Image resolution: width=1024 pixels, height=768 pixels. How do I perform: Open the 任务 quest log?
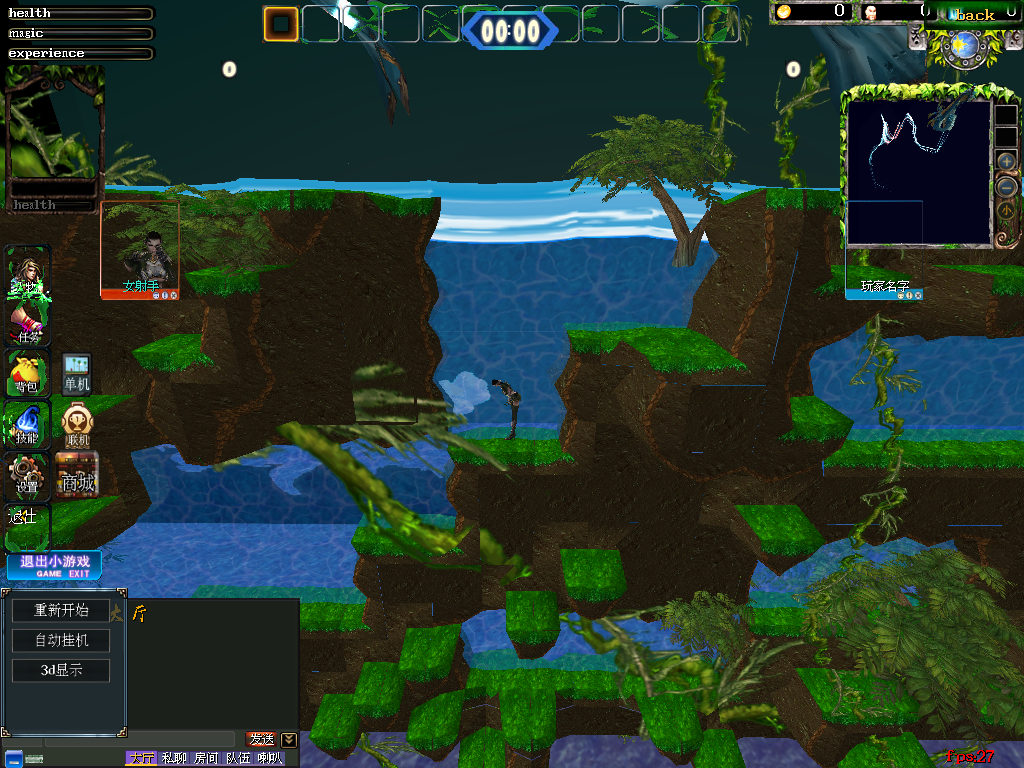tap(27, 322)
